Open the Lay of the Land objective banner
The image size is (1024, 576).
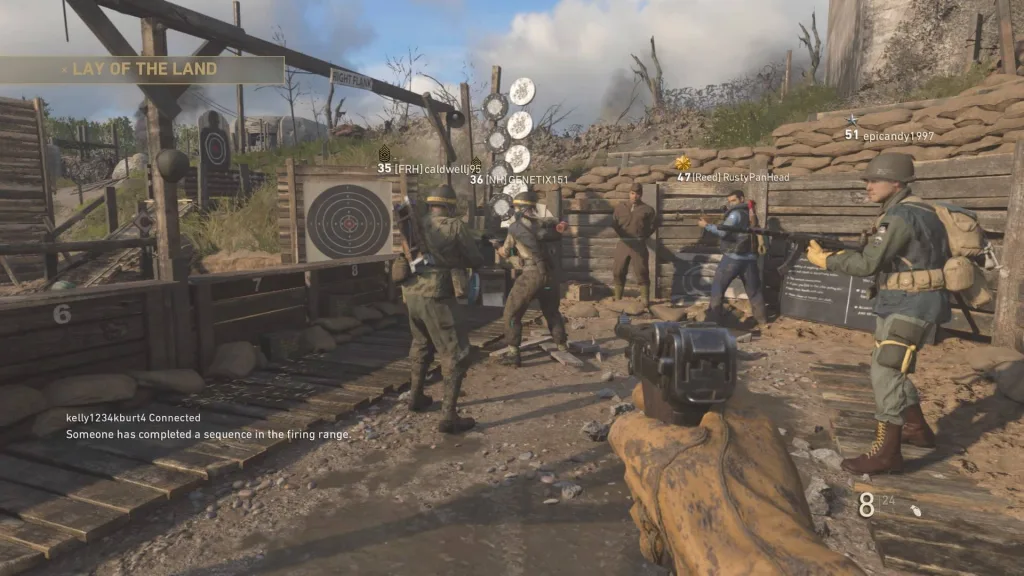click(x=142, y=69)
